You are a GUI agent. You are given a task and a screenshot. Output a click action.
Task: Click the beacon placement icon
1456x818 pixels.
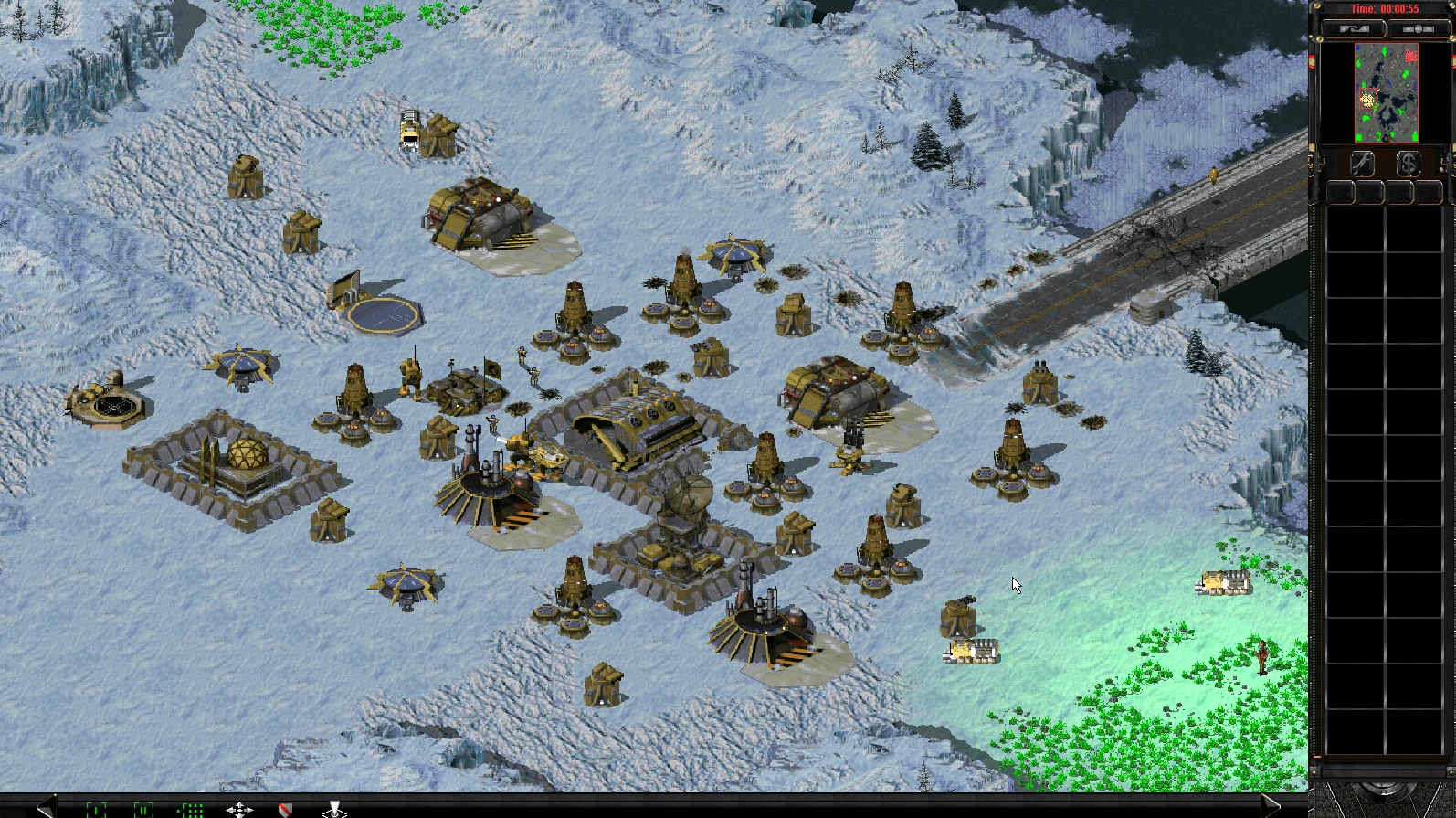click(x=335, y=811)
